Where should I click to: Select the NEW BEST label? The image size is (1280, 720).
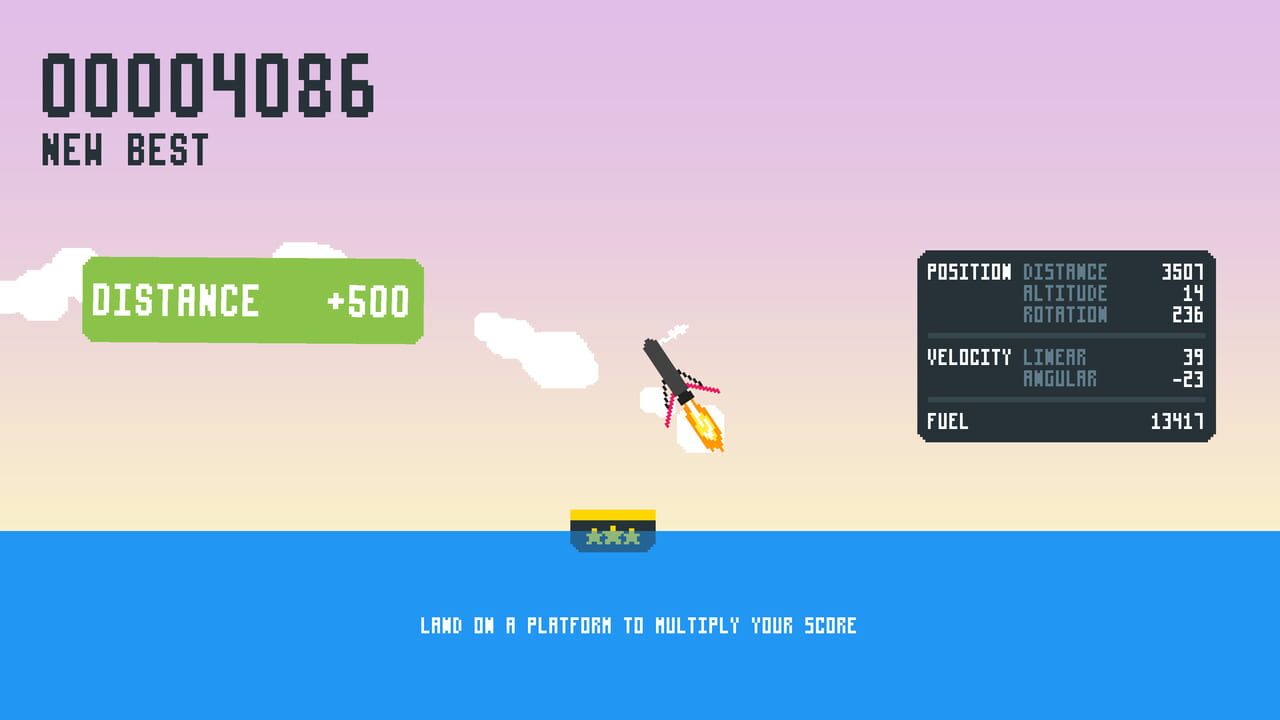[125, 150]
